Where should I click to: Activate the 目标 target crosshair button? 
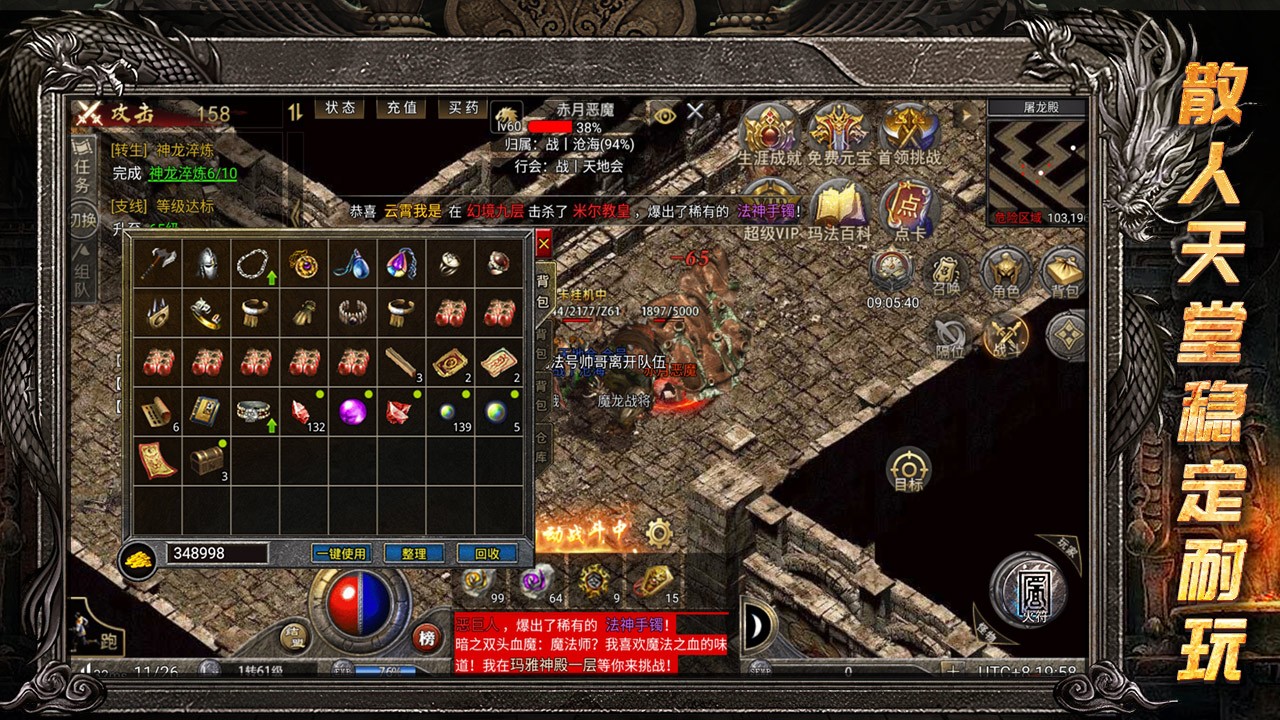click(908, 470)
